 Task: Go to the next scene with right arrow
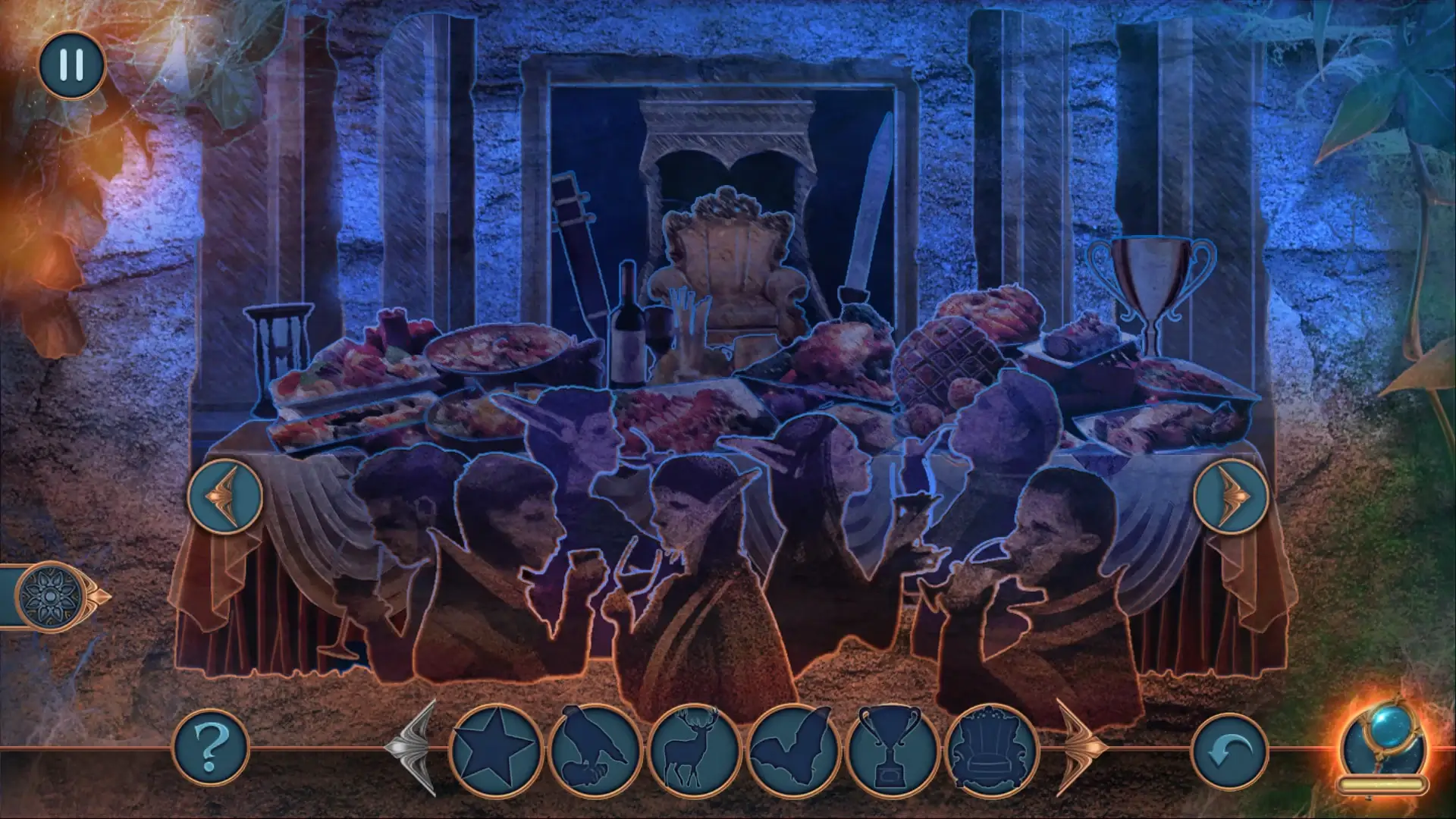(x=1231, y=497)
